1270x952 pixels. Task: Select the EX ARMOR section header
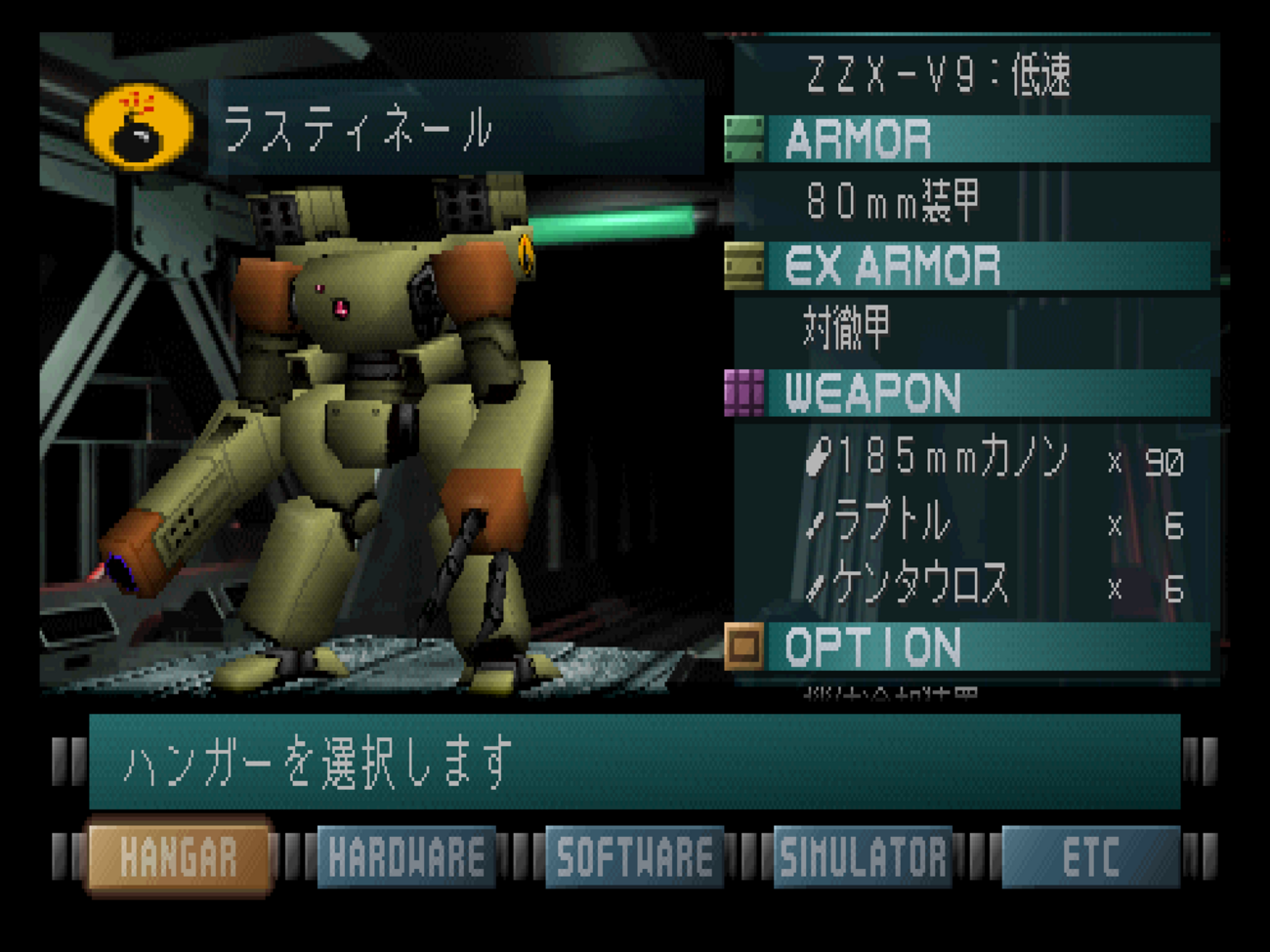pos(967,267)
